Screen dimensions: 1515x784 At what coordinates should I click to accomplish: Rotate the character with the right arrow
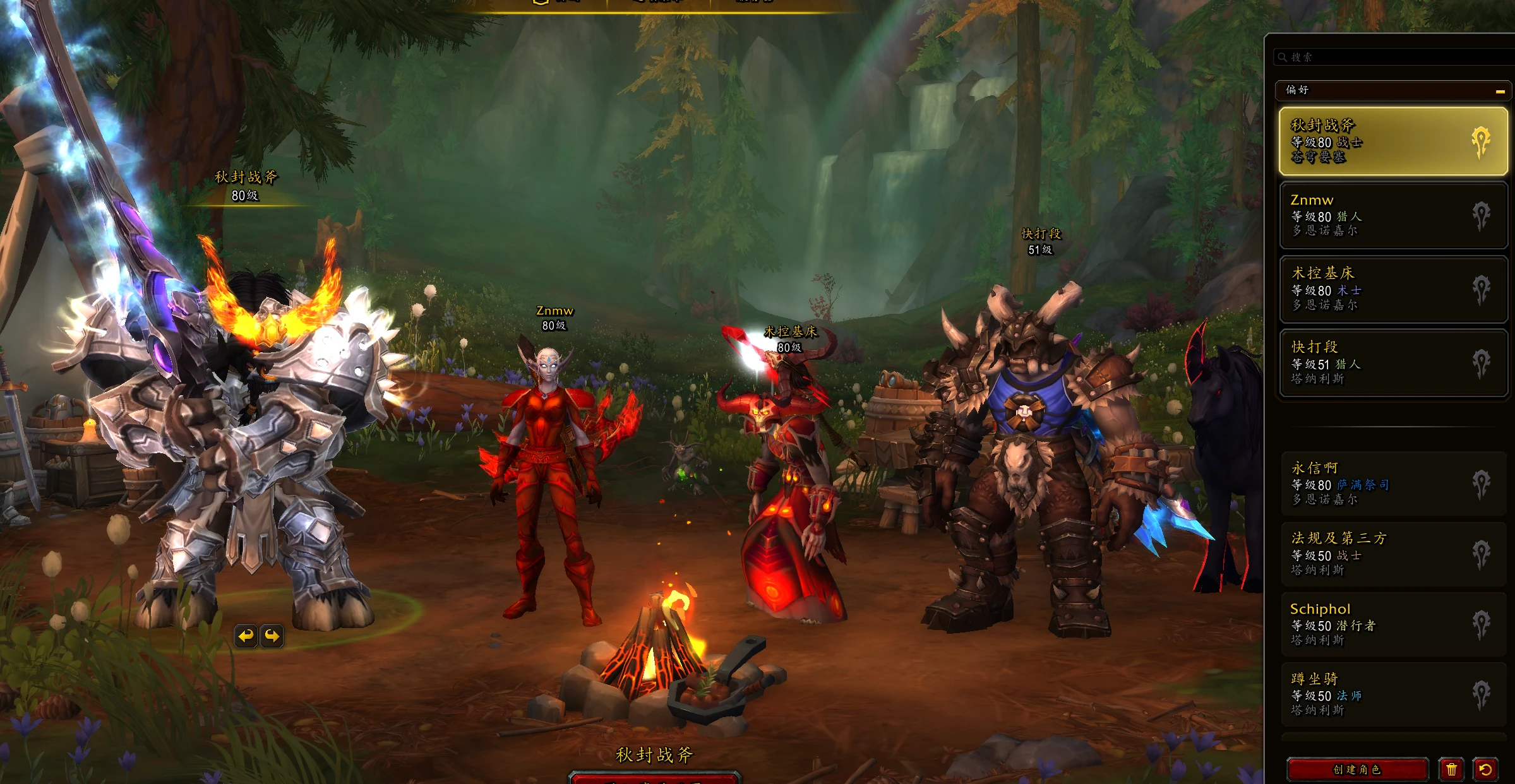click(272, 636)
